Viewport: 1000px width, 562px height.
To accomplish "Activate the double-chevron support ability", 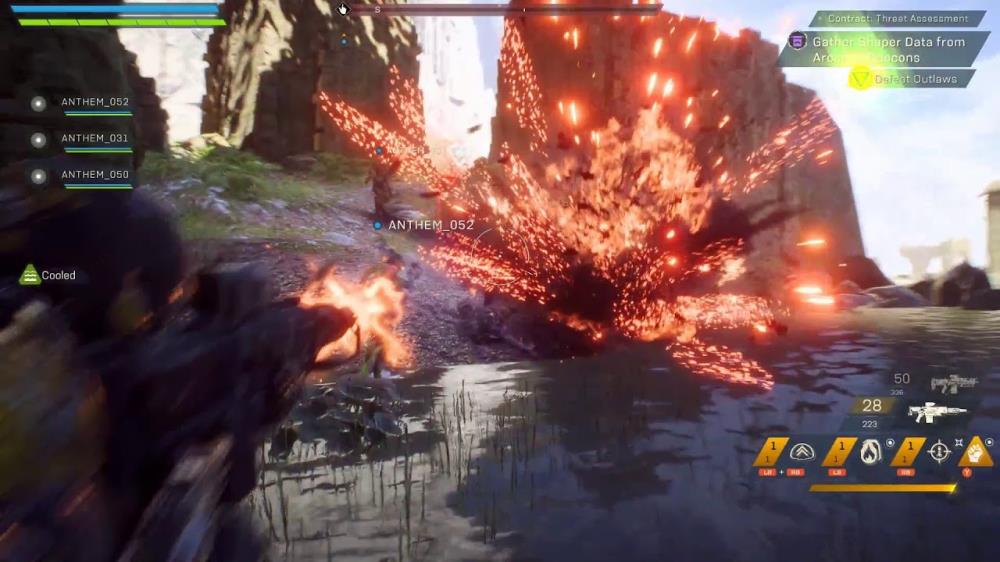I will pos(802,452).
